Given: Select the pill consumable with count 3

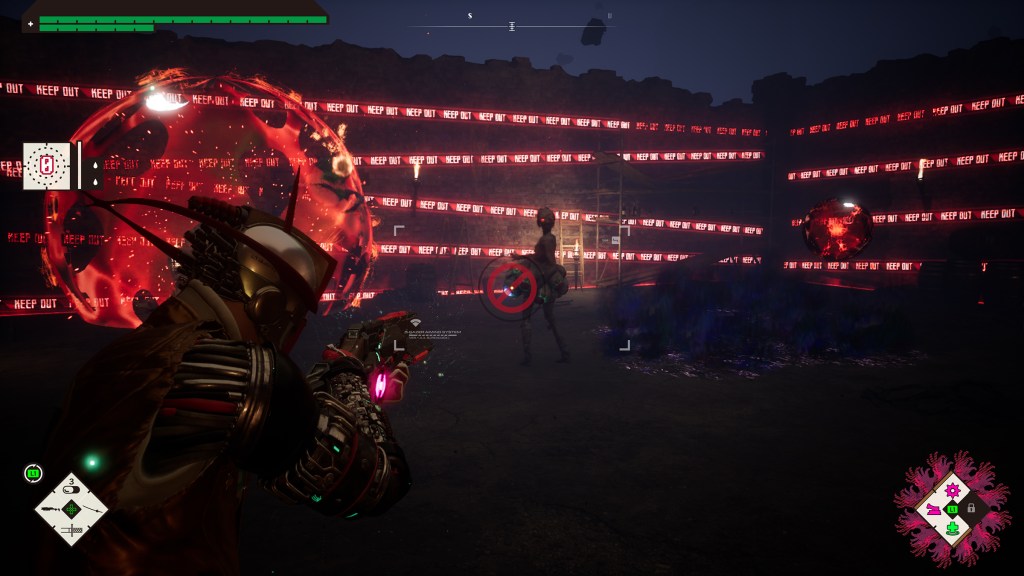Looking at the screenshot, I should [71, 489].
